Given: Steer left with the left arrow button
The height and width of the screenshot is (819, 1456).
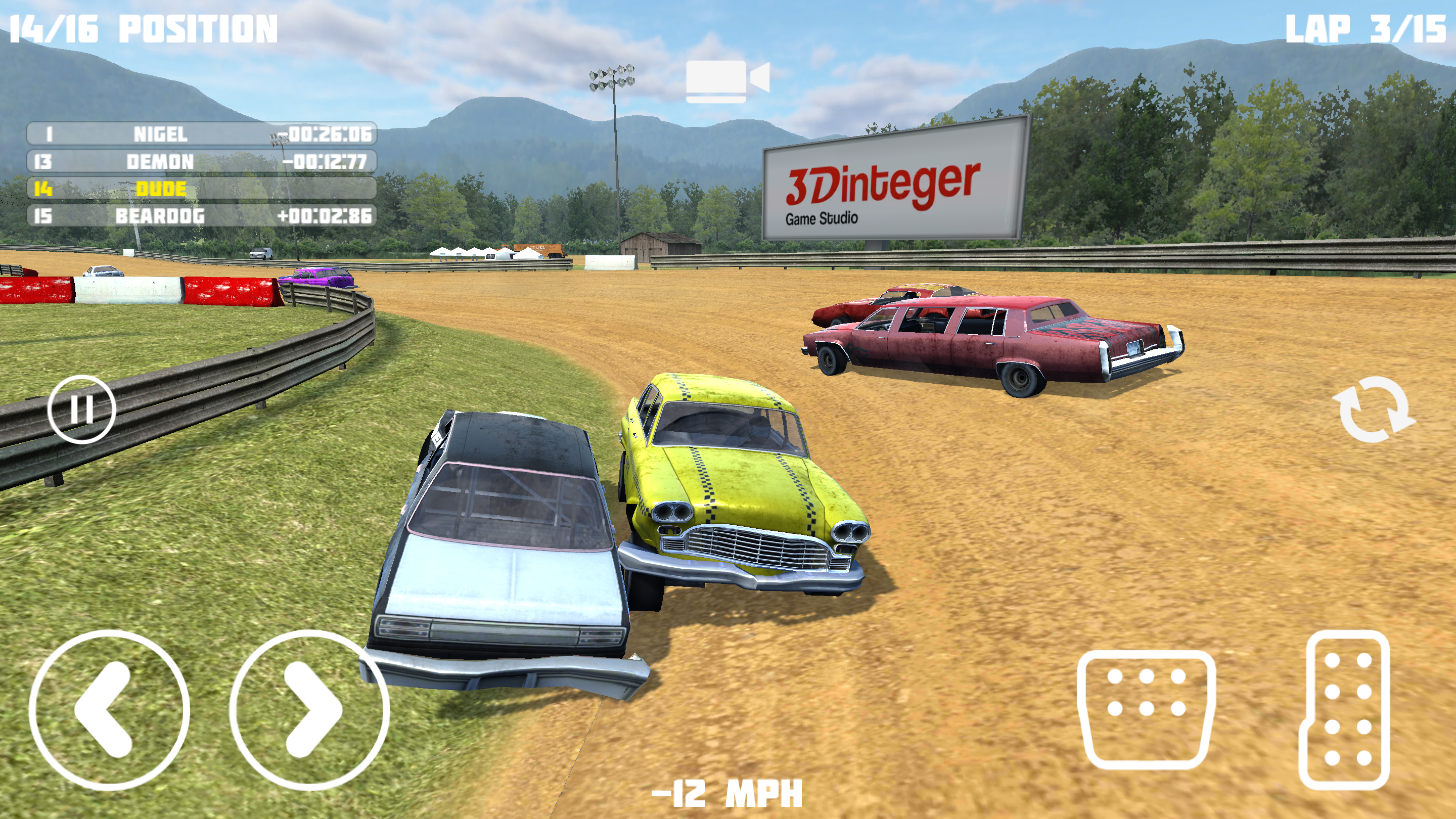Looking at the screenshot, I should coord(109,709).
